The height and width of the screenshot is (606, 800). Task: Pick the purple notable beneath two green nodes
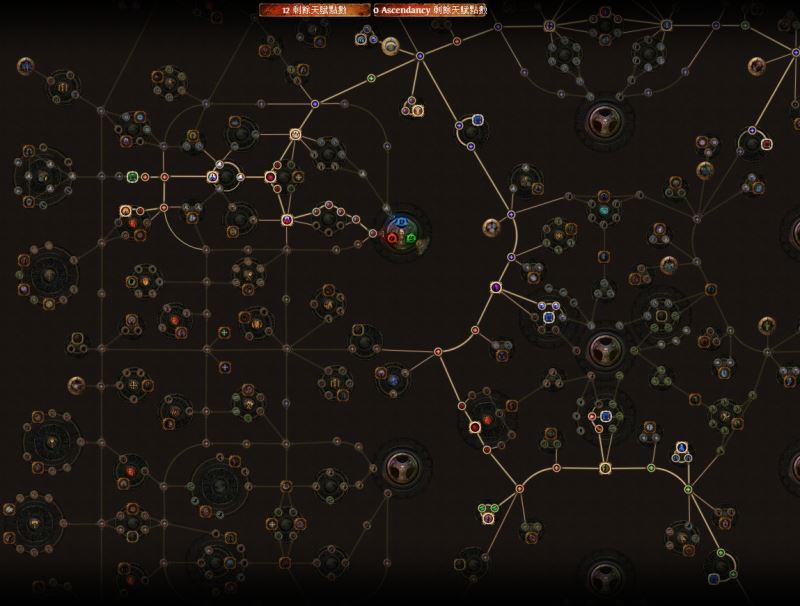(x=488, y=518)
